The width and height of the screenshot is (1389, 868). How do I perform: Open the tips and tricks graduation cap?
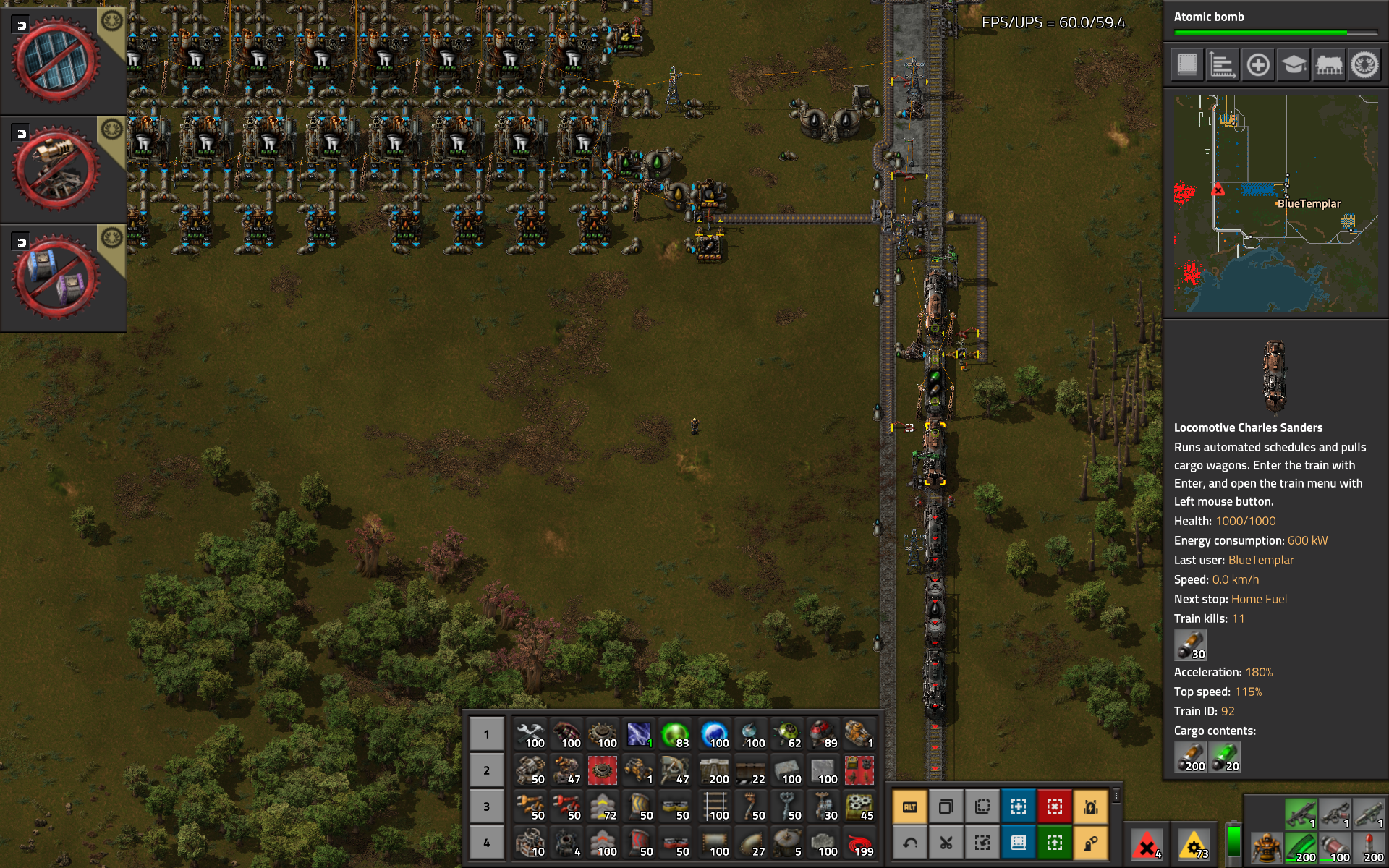point(1294,65)
